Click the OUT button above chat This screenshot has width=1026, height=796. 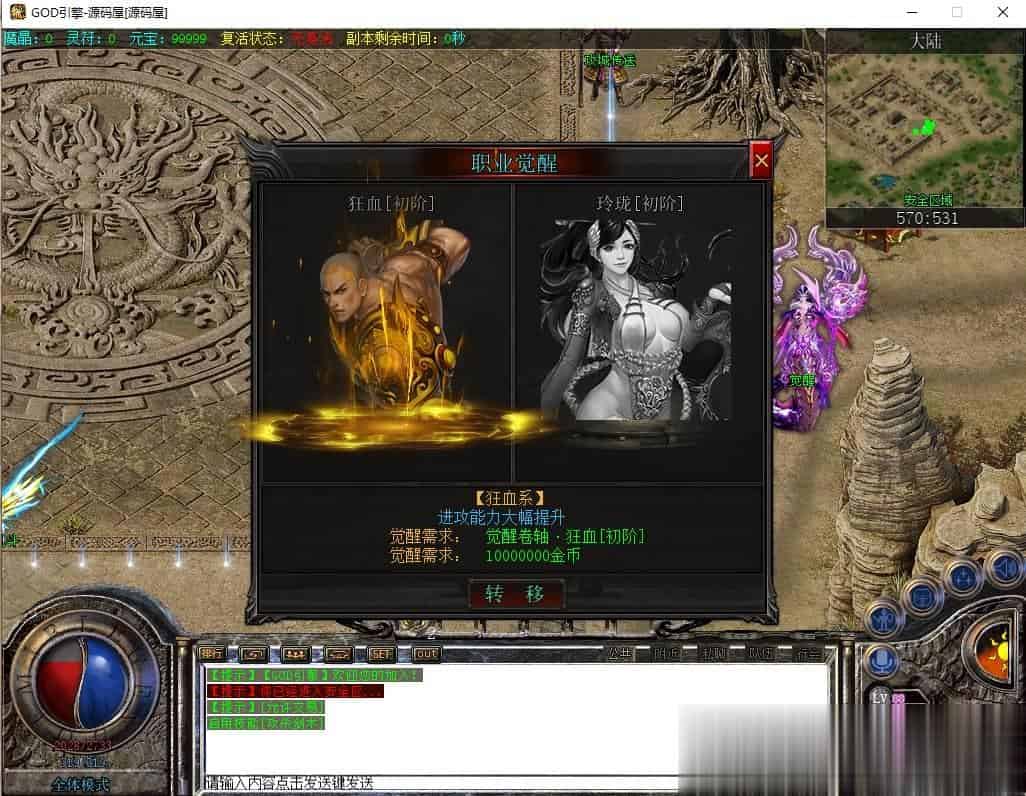point(426,654)
